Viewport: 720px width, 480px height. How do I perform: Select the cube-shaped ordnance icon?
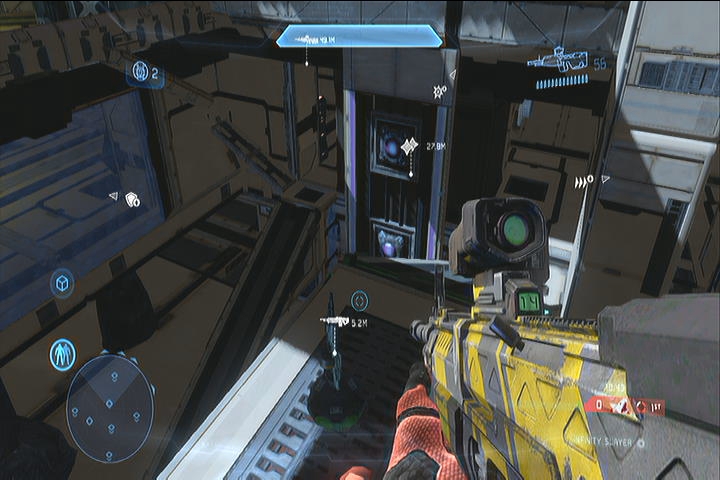[x=62, y=284]
